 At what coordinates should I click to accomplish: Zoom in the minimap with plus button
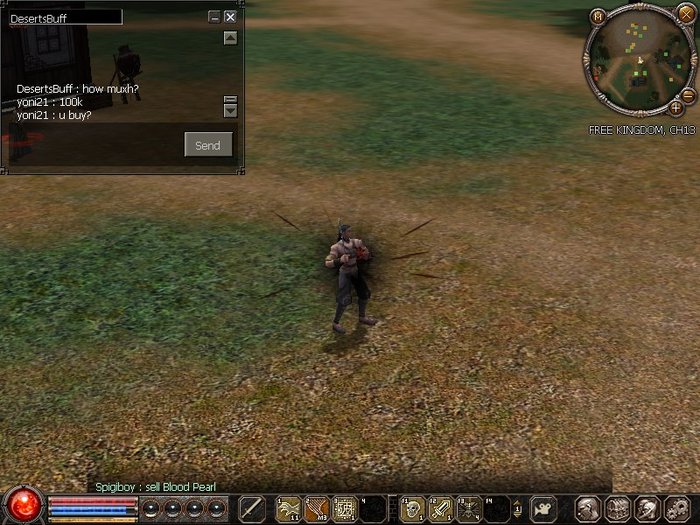pyautogui.click(x=676, y=107)
